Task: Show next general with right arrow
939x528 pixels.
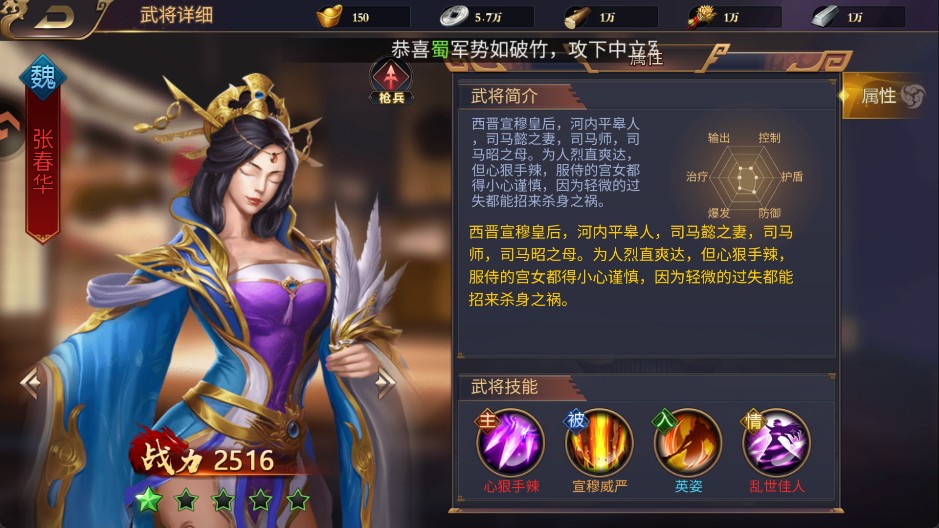Action: 386,380
